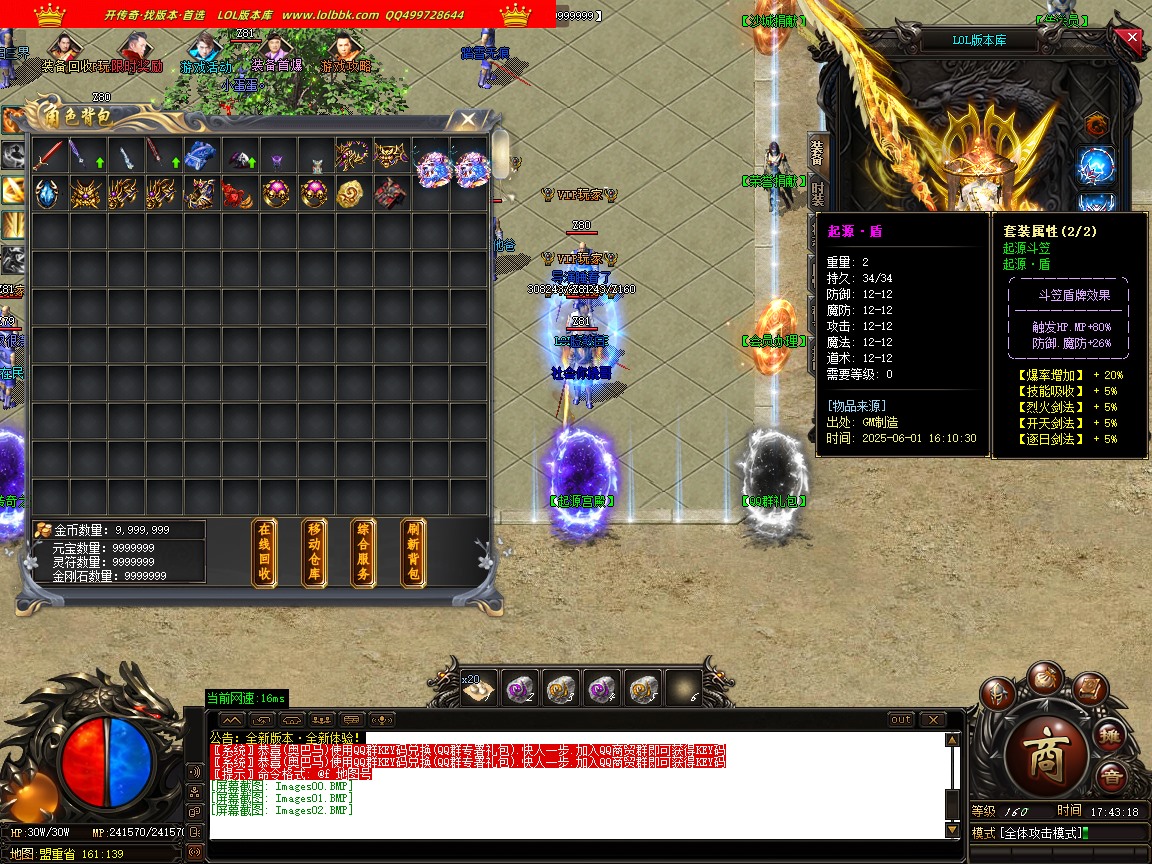Choose the dark red treasure chest item
The height and width of the screenshot is (864, 1152).
point(389,192)
